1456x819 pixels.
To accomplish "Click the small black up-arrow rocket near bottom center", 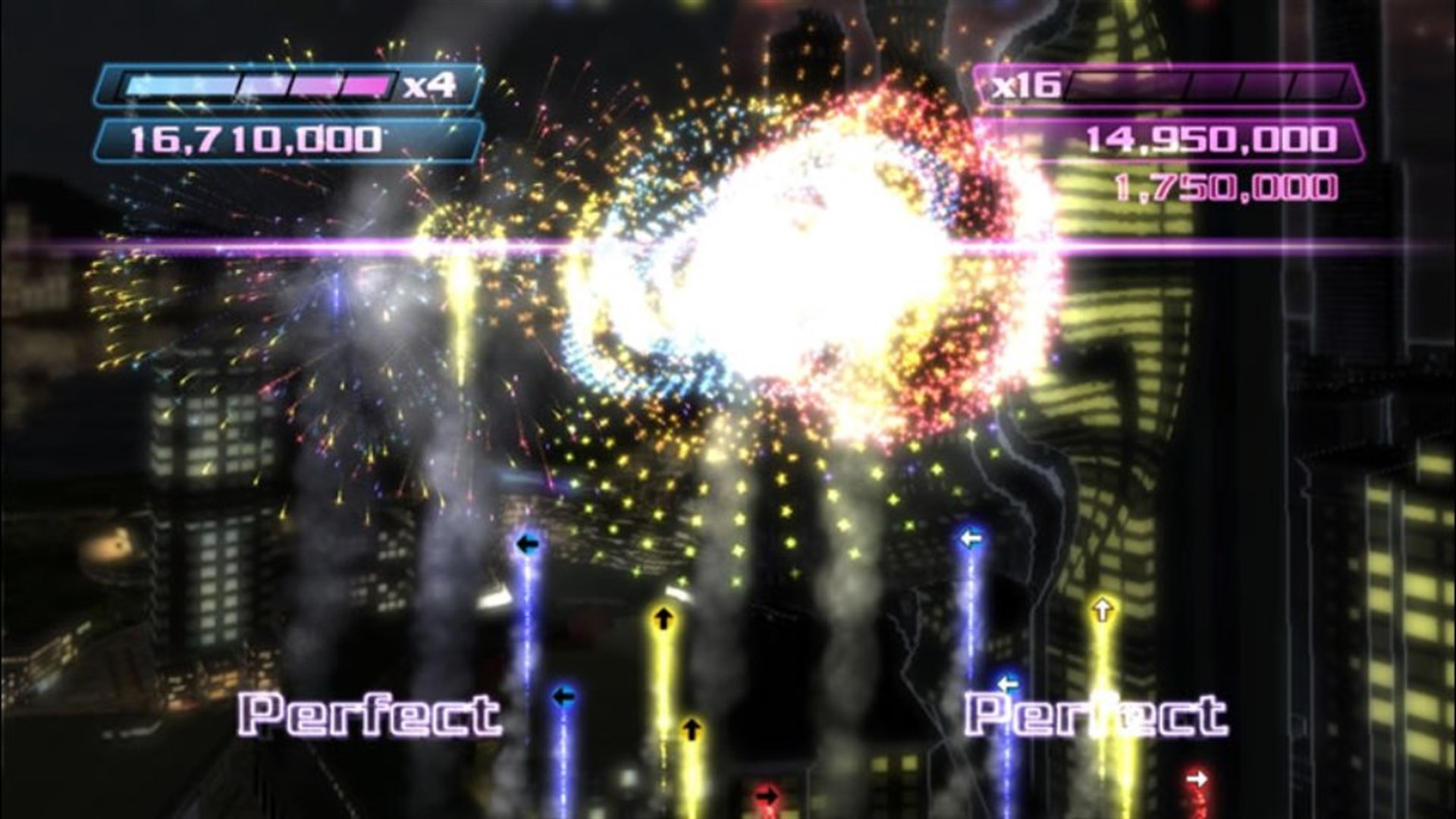I will (691, 730).
